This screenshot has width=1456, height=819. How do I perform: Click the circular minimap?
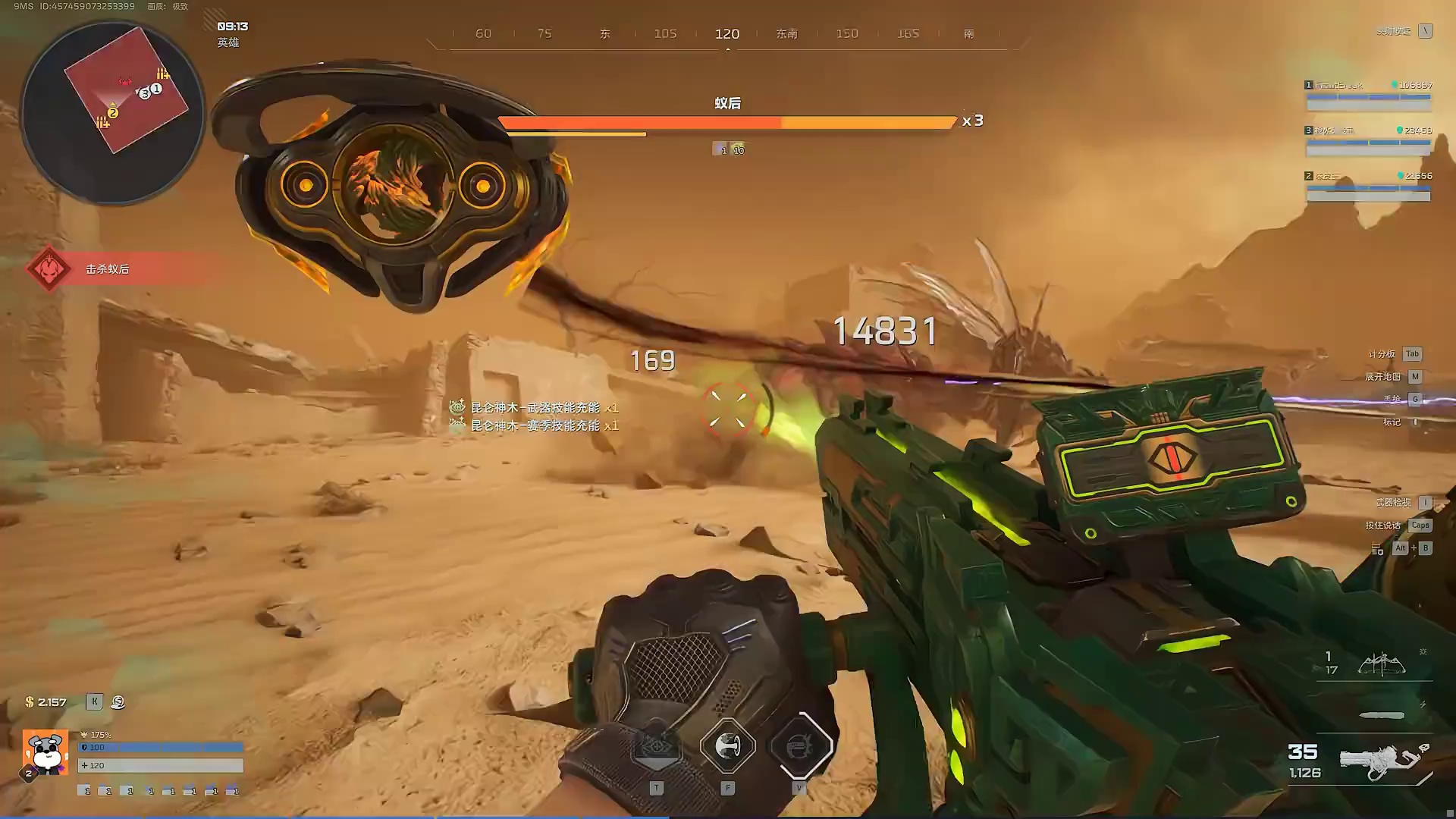[x=112, y=112]
